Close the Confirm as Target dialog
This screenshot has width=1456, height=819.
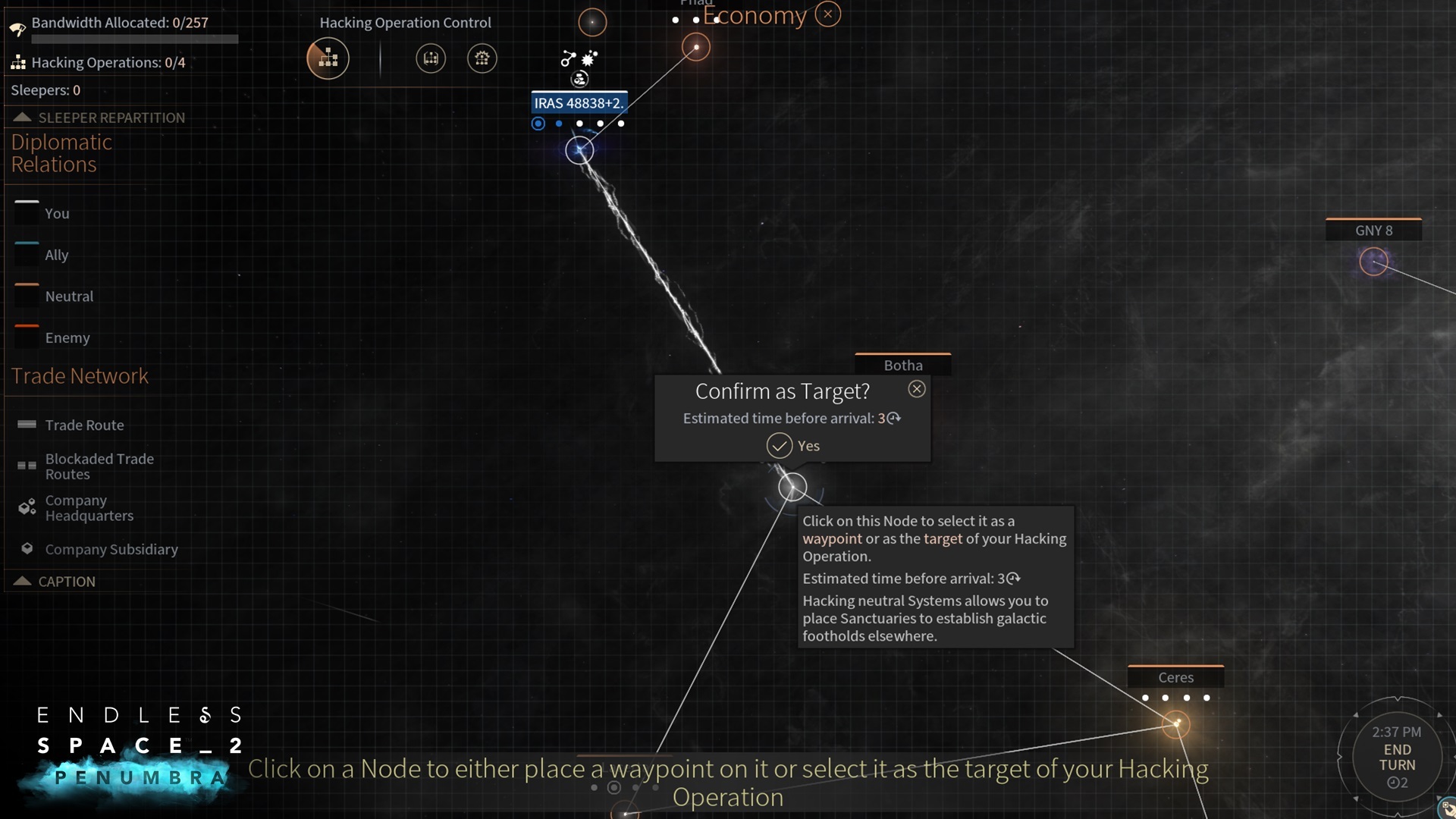coord(917,389)
